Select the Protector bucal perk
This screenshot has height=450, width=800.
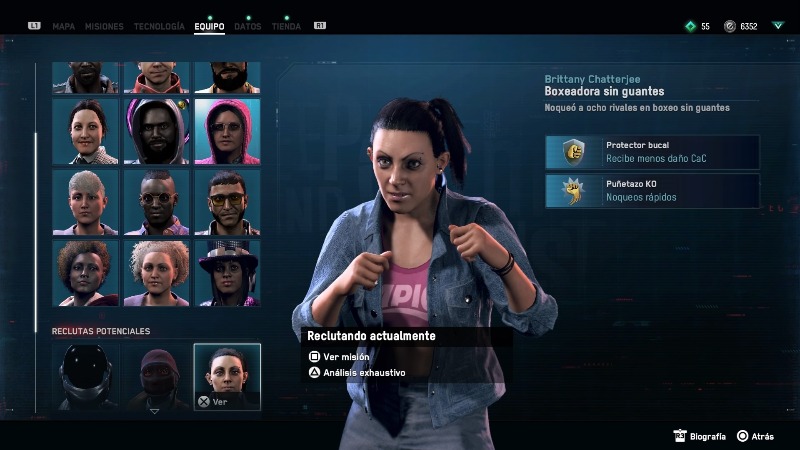click(x=652, y=152)
